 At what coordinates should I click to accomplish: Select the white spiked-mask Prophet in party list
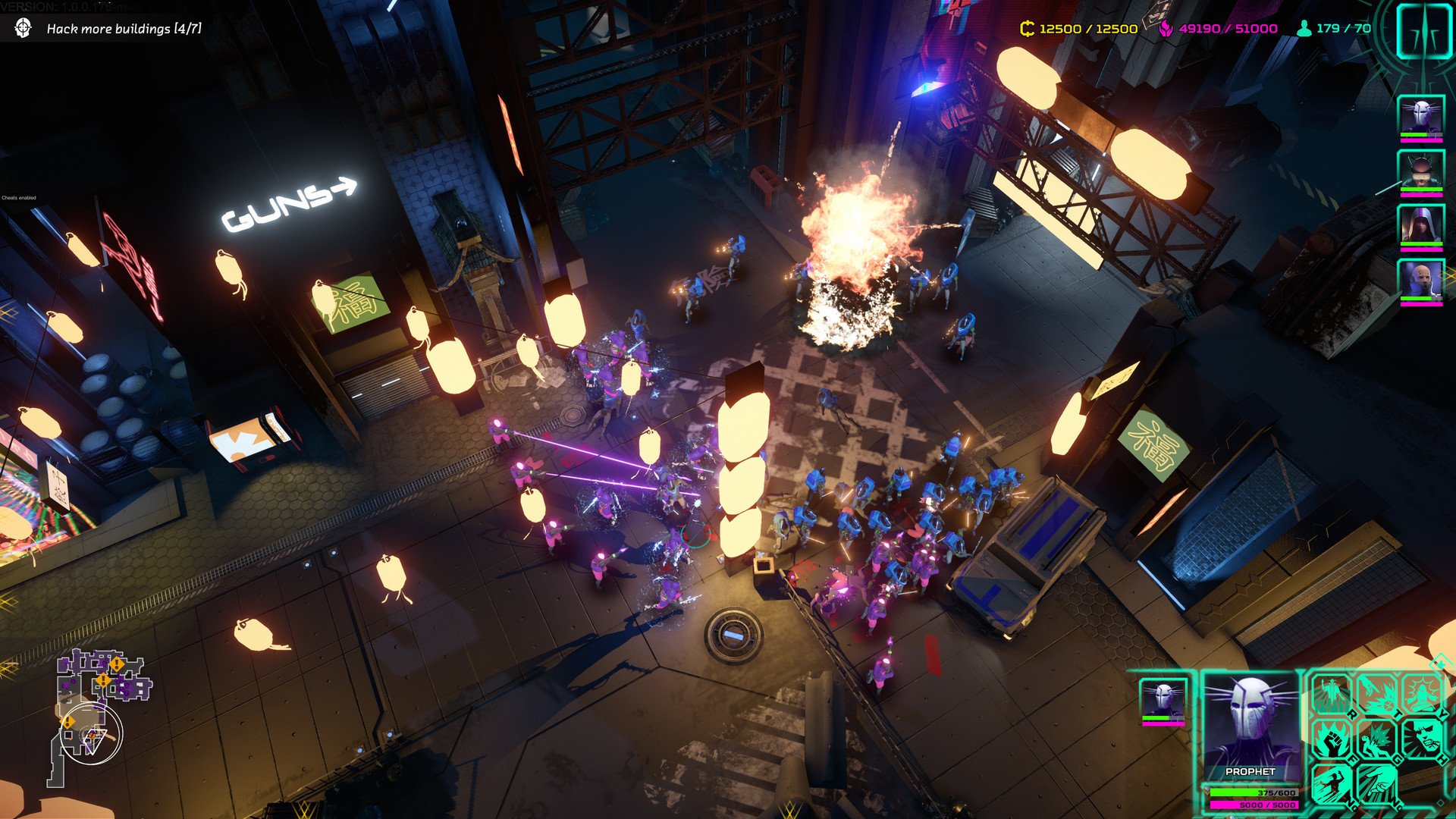pos(1420,118)
